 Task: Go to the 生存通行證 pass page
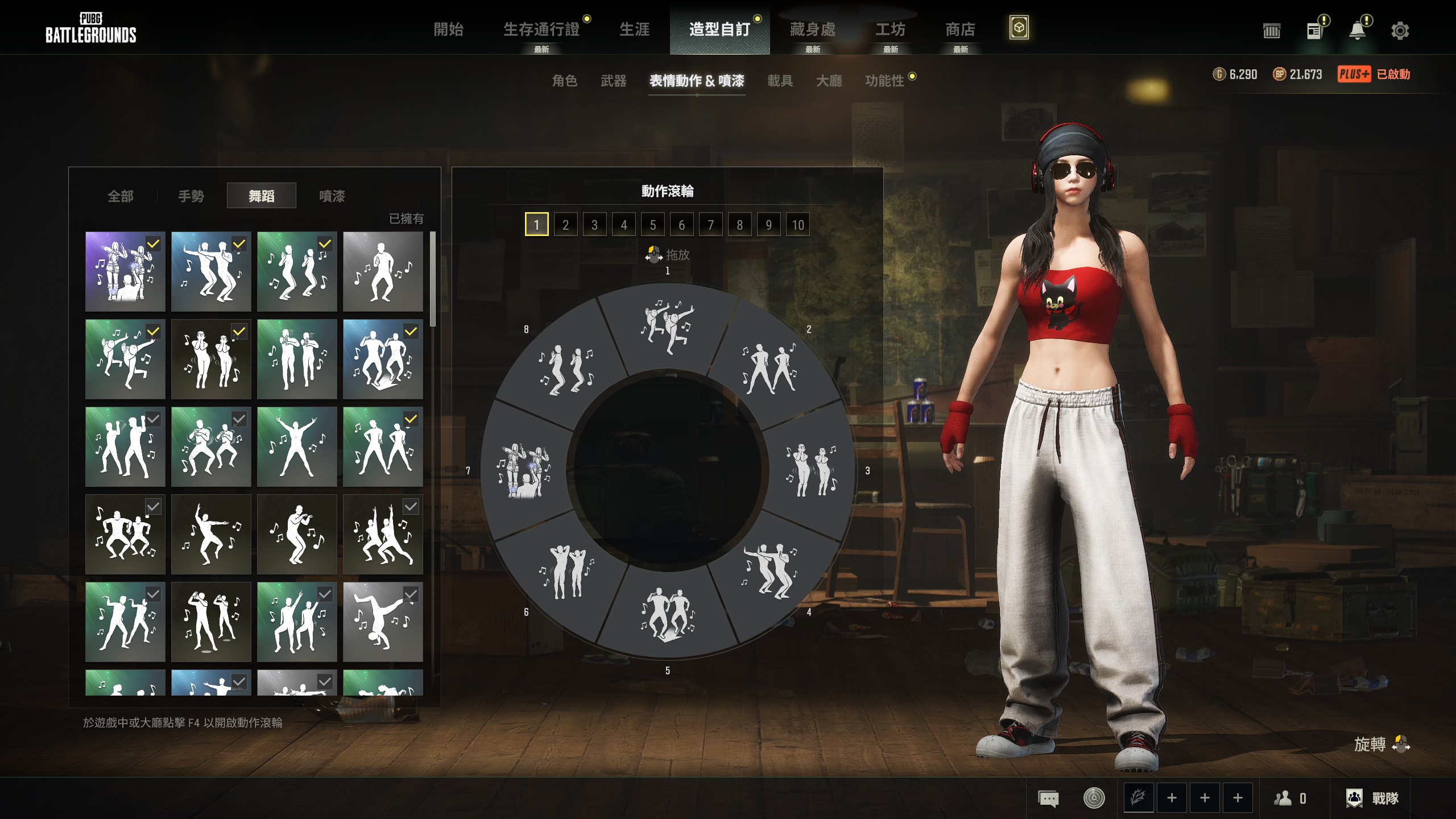(541, 30)
